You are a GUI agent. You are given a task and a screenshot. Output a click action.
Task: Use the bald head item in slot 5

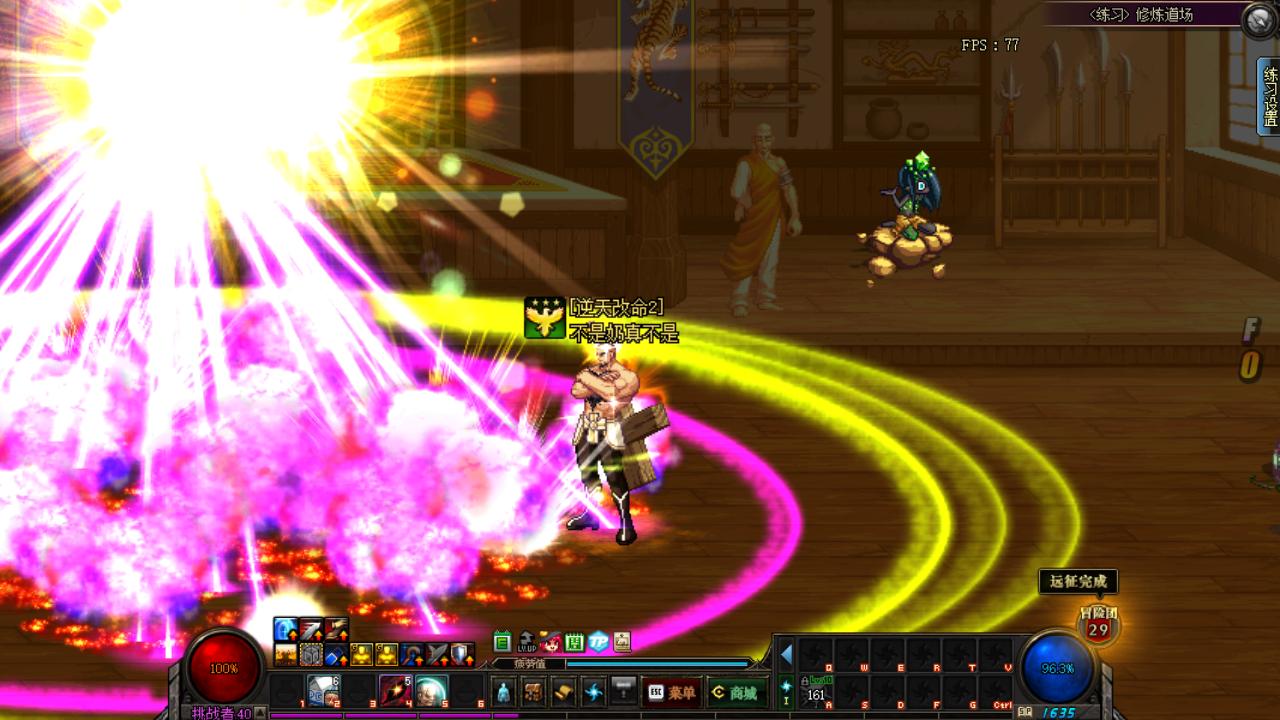(431, 691)
